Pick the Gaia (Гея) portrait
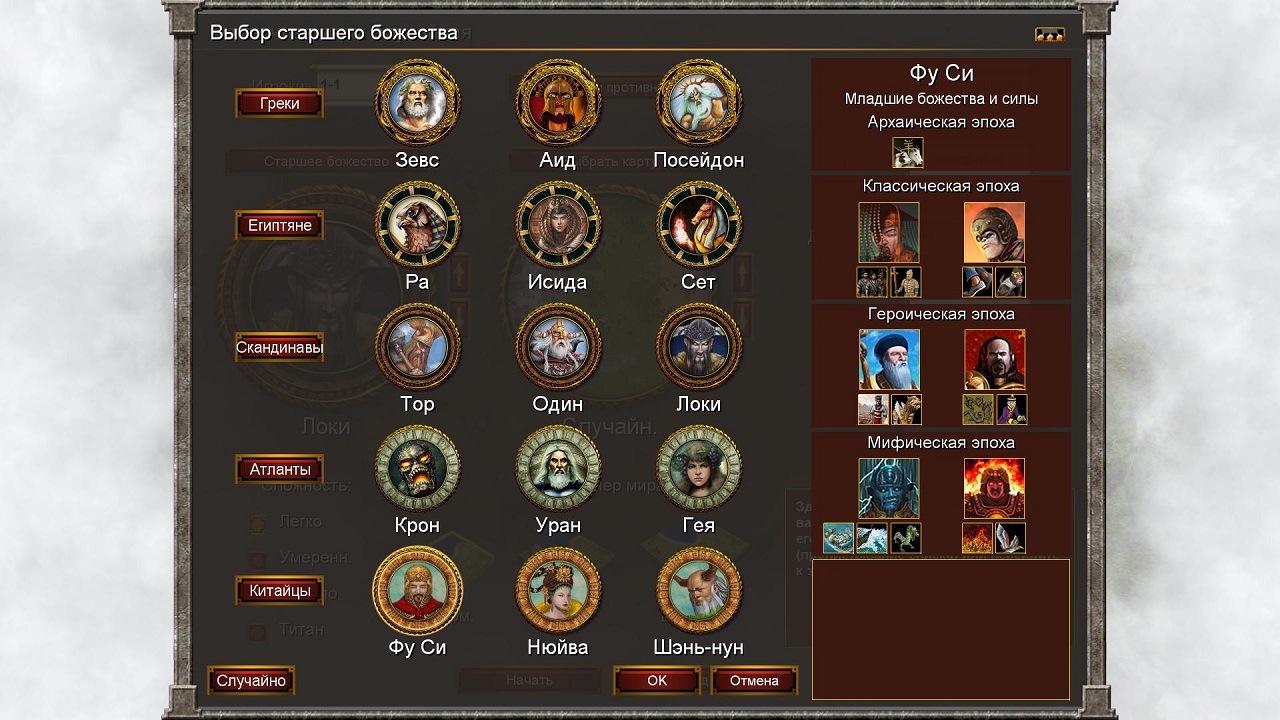Screen dimensions: 1280x720 coord(699,469)
